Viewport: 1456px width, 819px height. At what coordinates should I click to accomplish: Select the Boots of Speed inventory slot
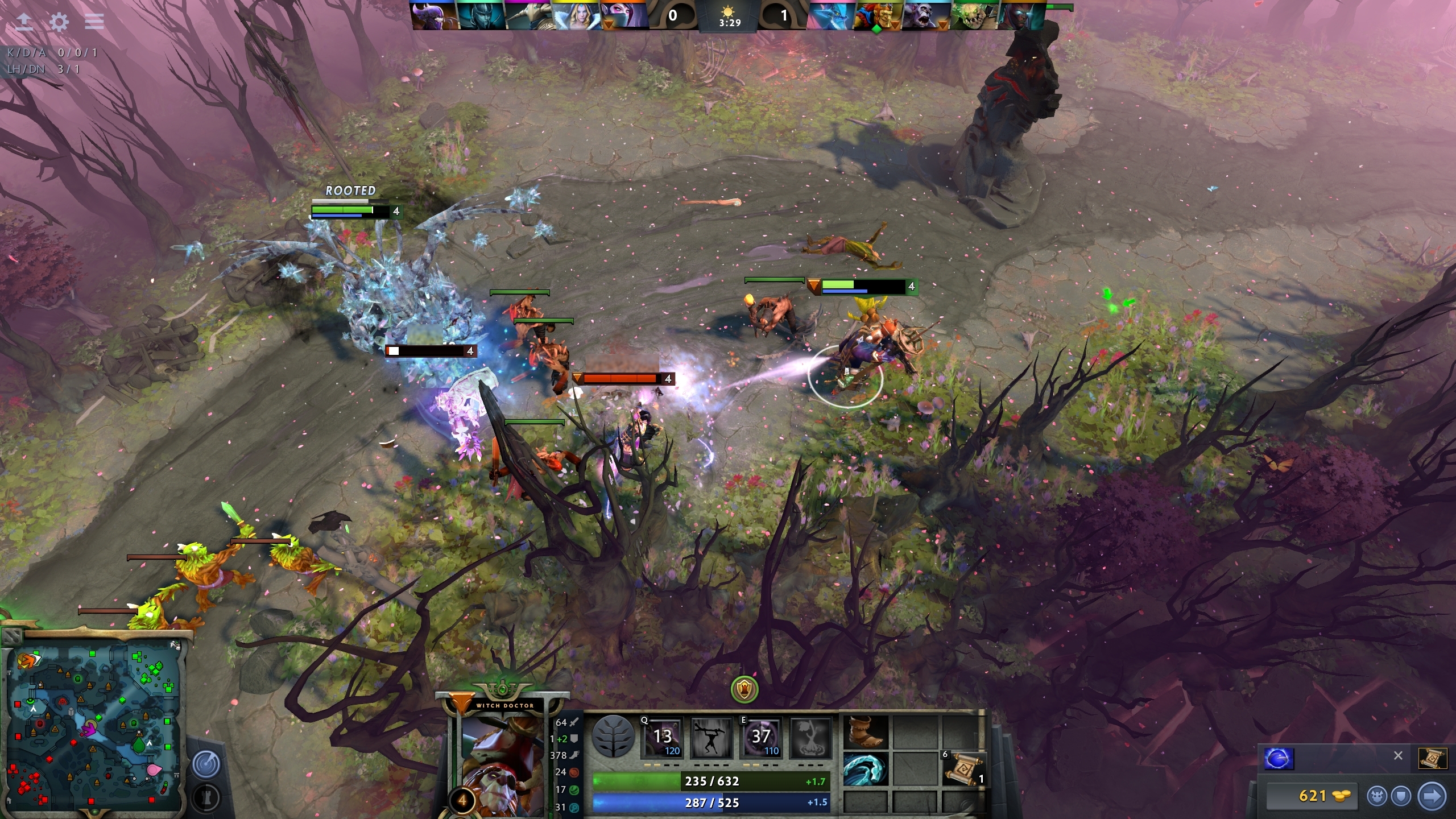click(865, 731)
